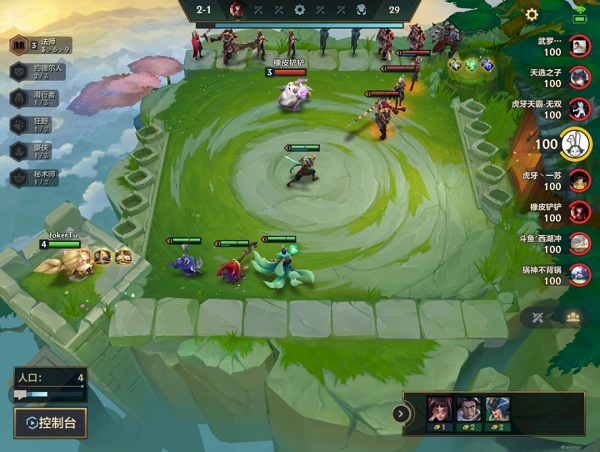Image resolution: width=600 pixels, height=452 pixels.
Task: Open the players icon beside crossed swords
Action: (x=573, y=318)
